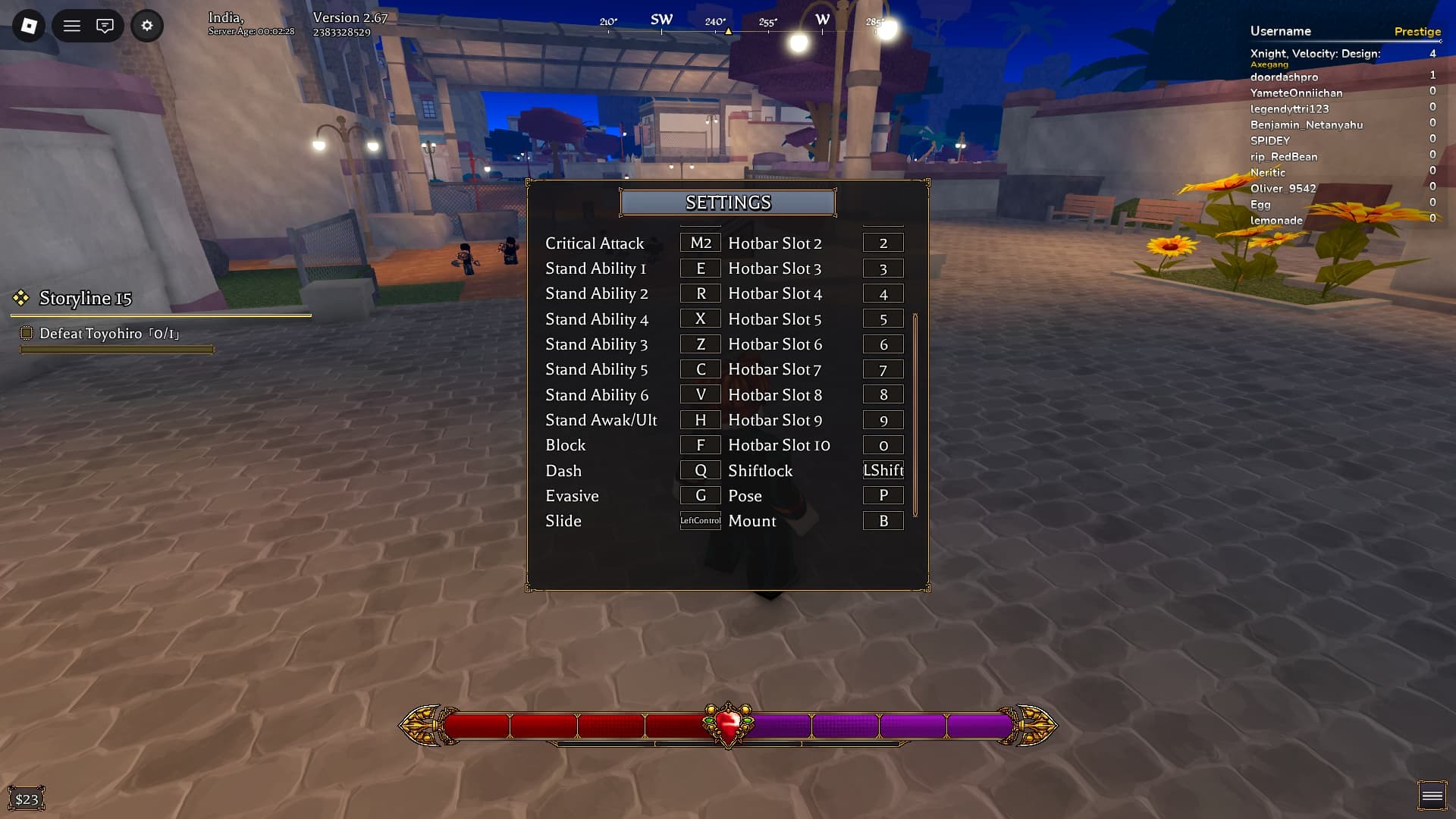This screenshot has width=1456, height=819.
Task: Click the $23 money display
Action: pyautogui.click(x=27, y=797)
